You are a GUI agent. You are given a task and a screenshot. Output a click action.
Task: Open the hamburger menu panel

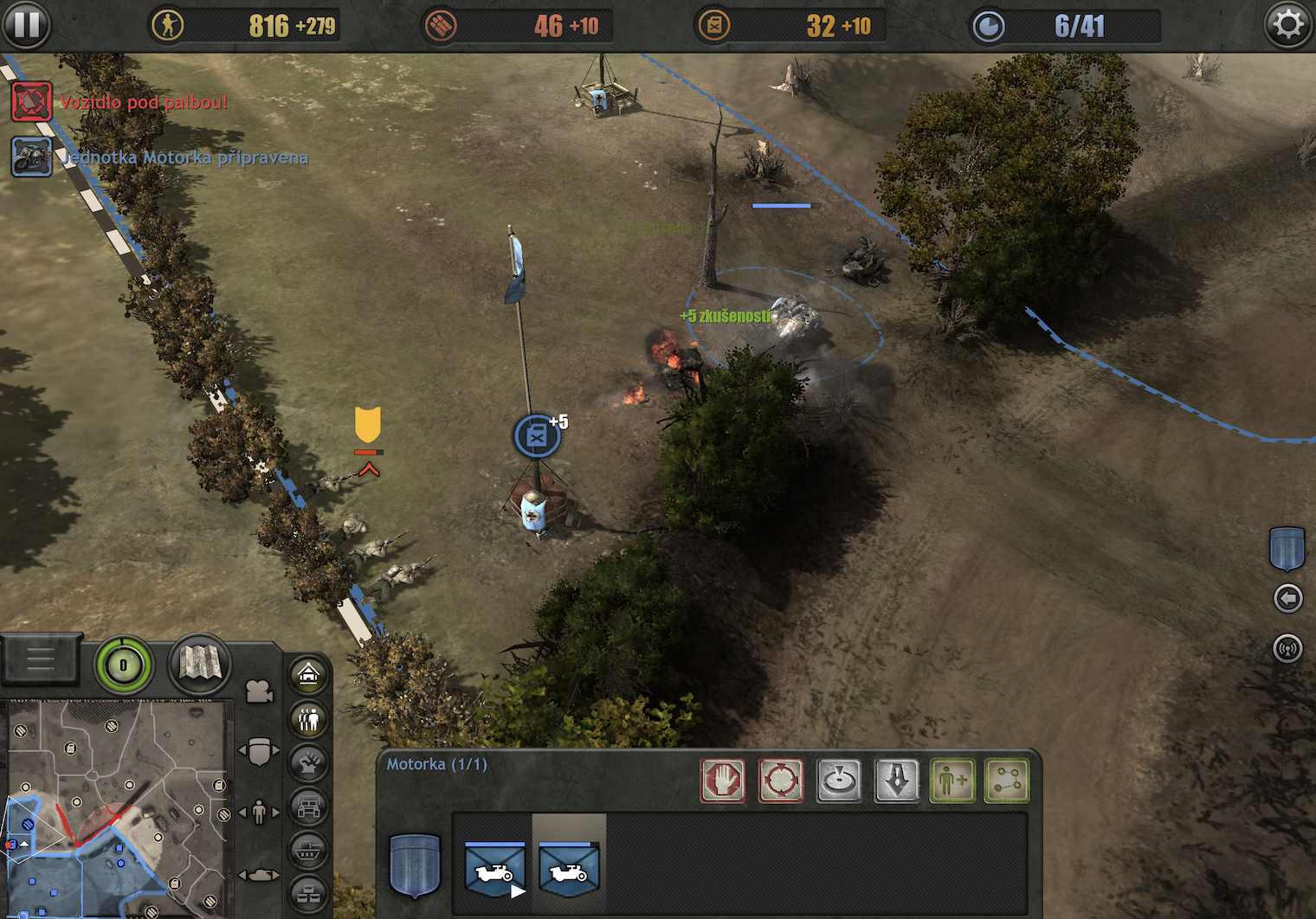click(x=40, y=661)
